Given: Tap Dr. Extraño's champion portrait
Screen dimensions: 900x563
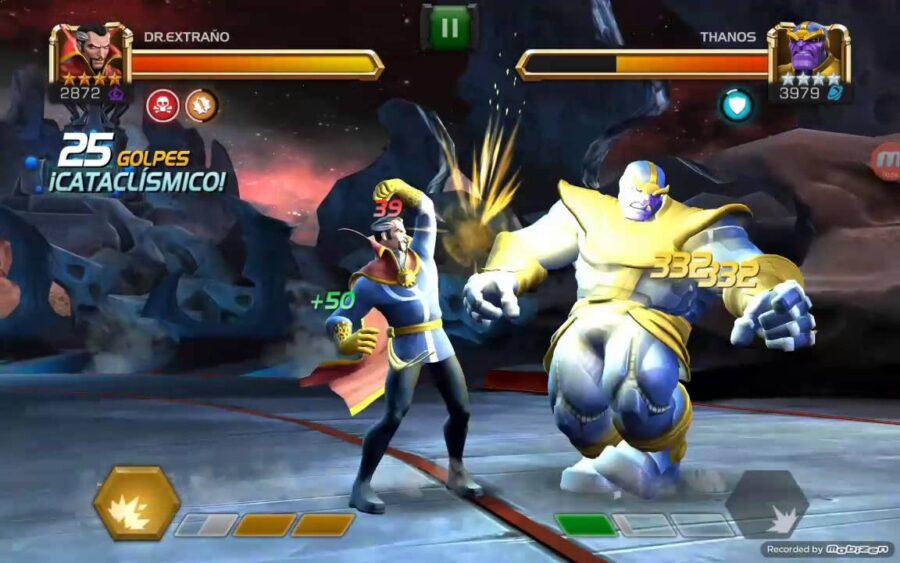Looking at the screenshot, I should 90,53.
